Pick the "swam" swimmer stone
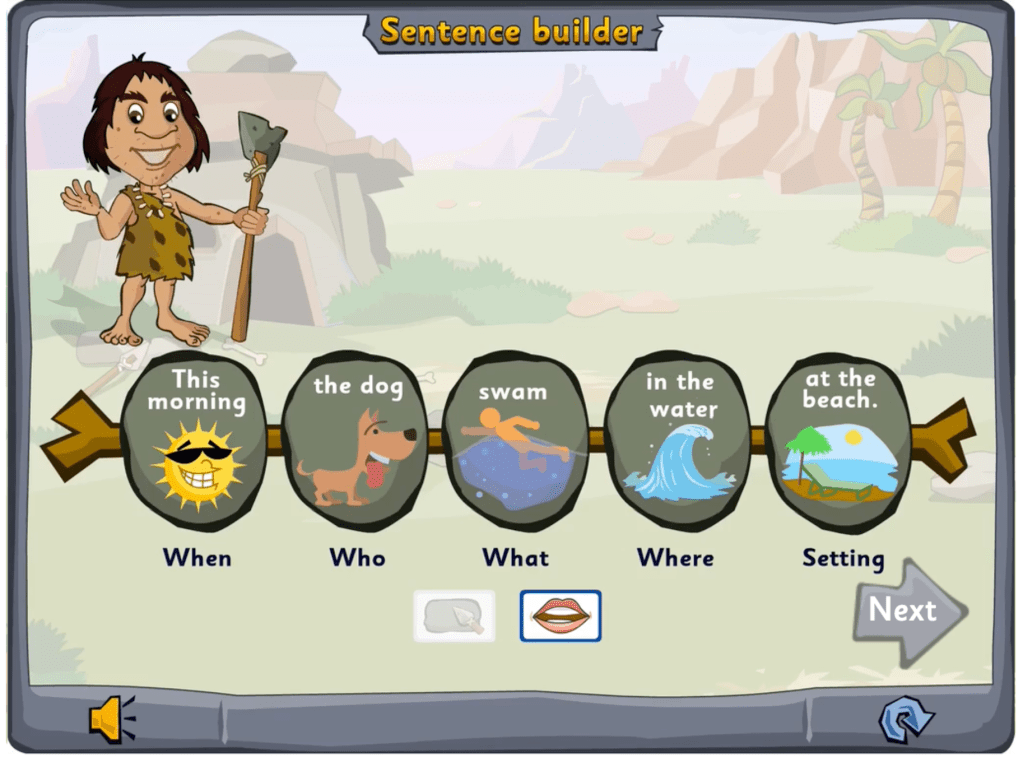Screen dimensions: 1023x762 [515, 440]
